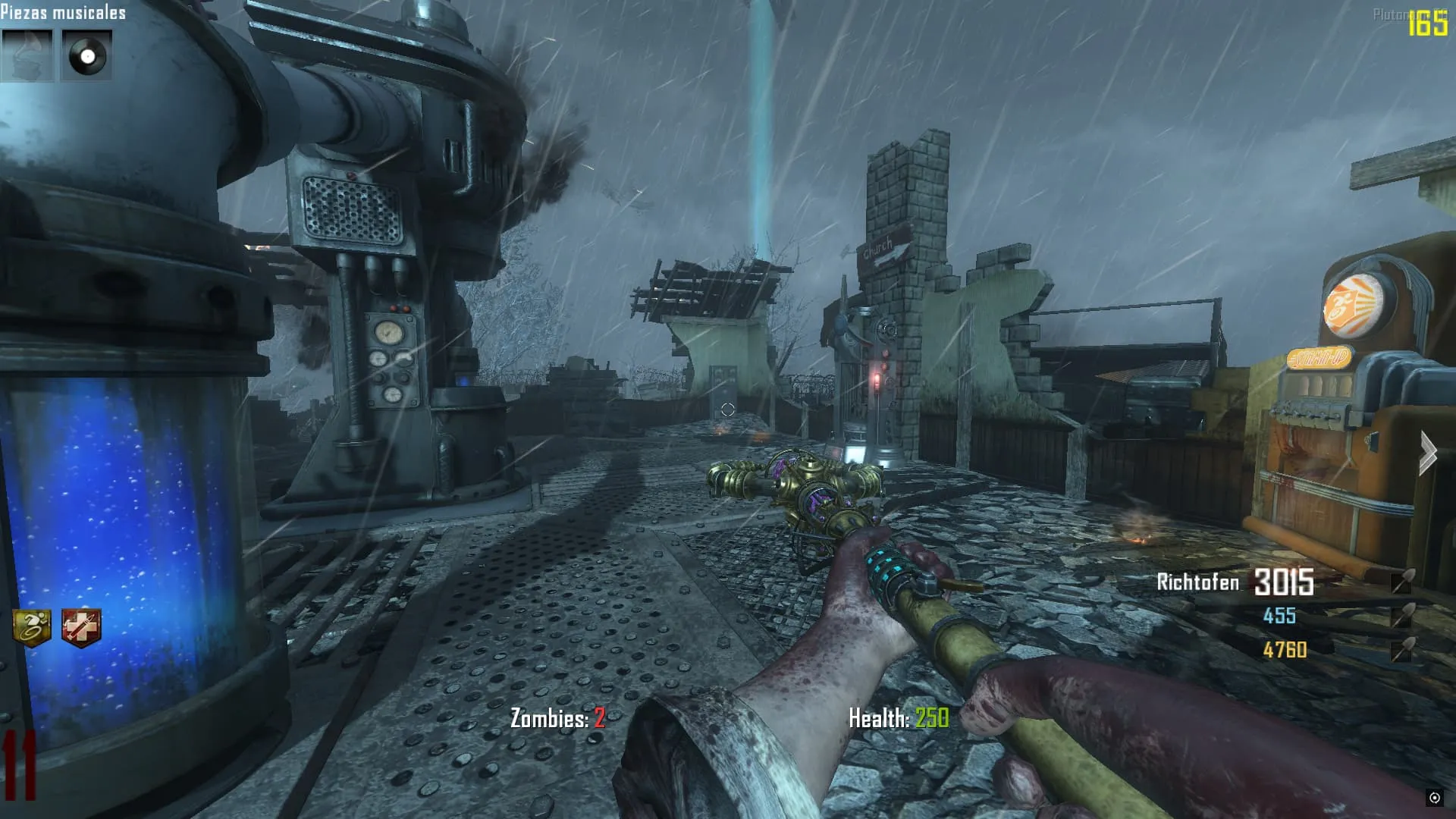Select the vinyl record music piece slot

86,55
